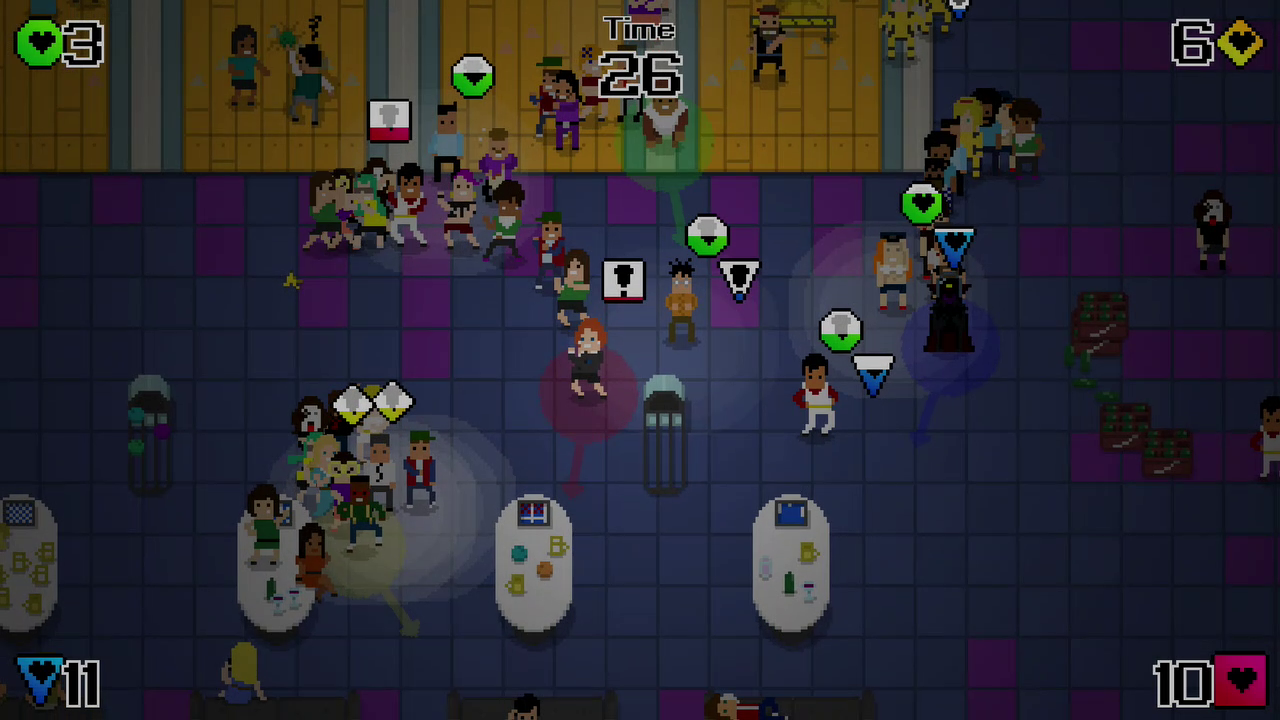Select the green arrow pickup marker near the stage
This screenshot has height=720, width=1280.
click(x=472, y=78)
